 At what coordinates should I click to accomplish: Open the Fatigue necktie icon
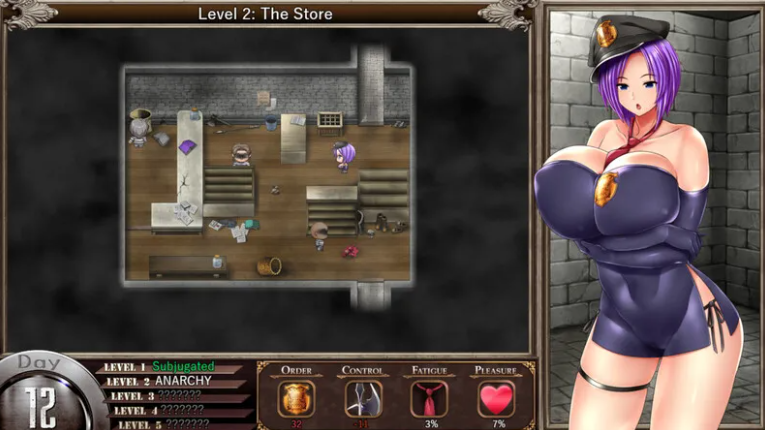(429, 398)
